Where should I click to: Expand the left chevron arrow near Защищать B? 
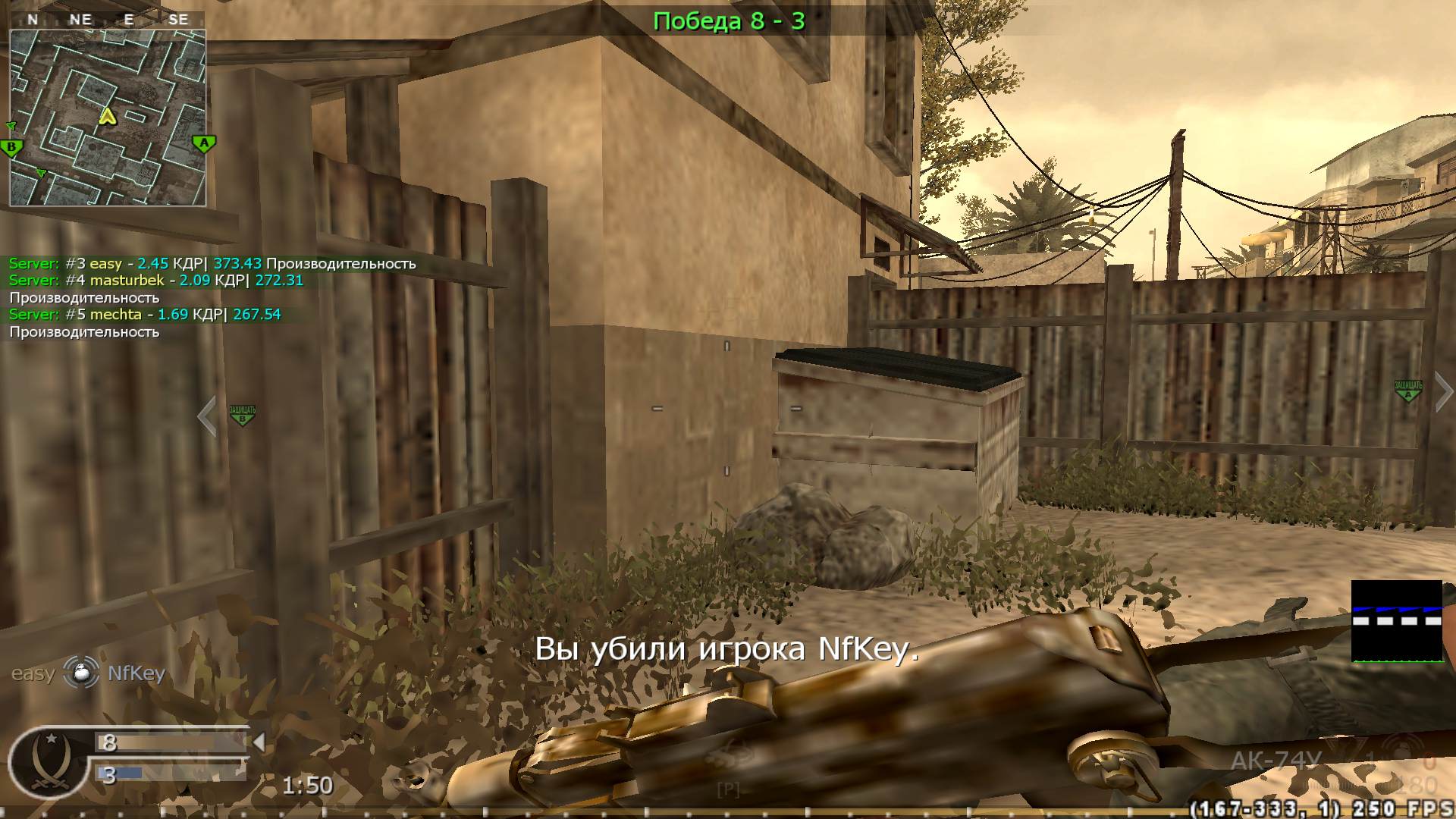(206, 415)
